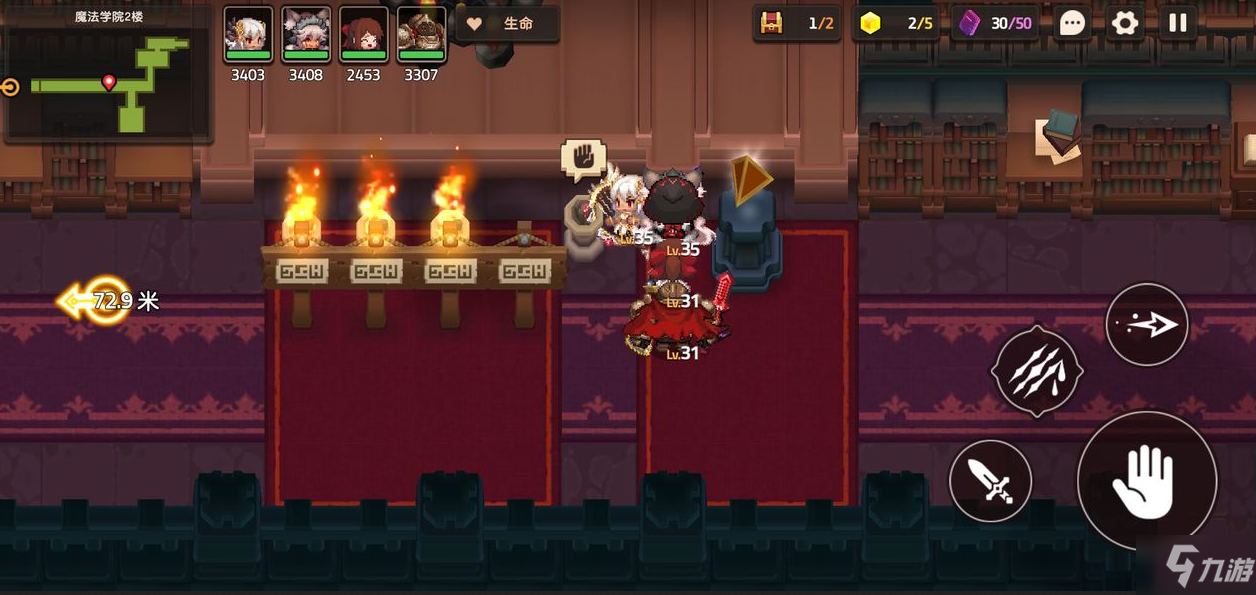Select the white-haired hero portrait
Screen dimensions: 1256x595
point(248,35)
